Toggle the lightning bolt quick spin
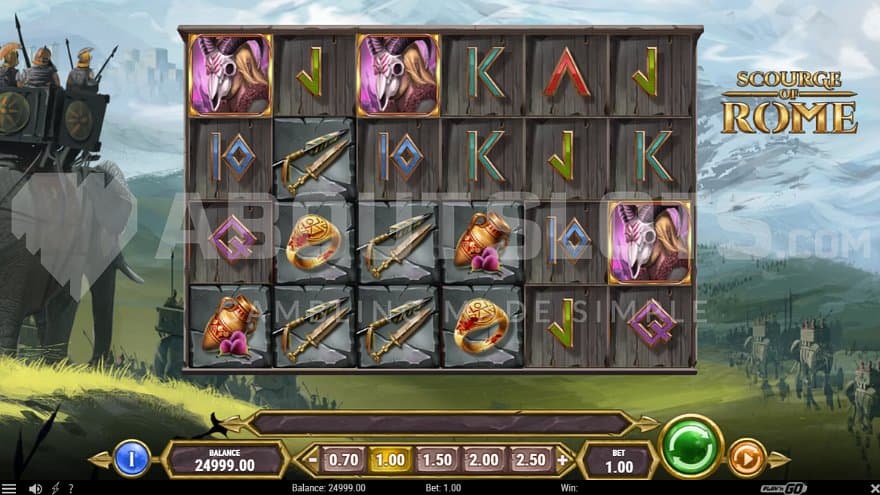The image size is (880, 495). (x=56, y=488)
